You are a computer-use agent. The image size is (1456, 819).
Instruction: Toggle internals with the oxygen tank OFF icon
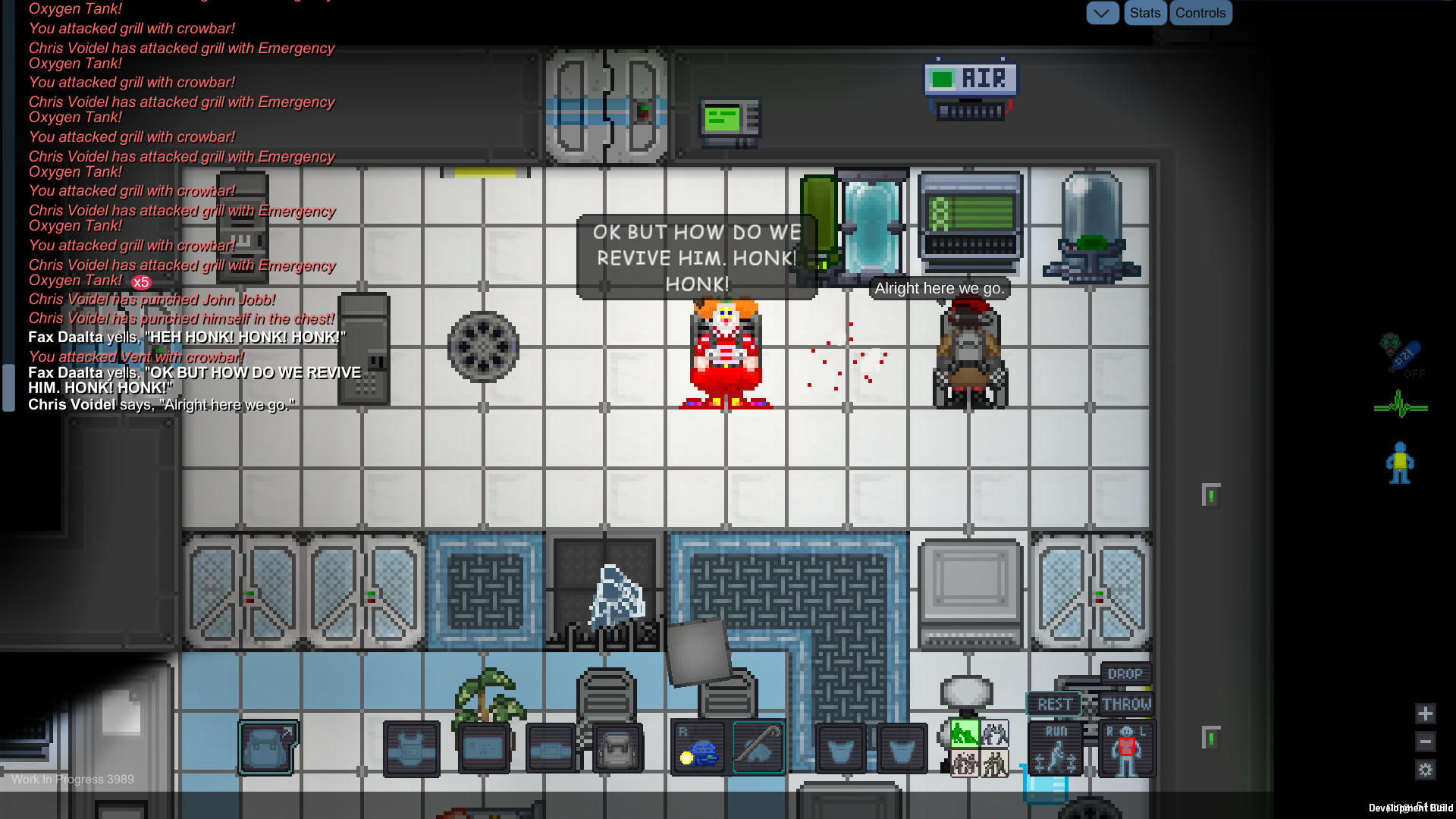(1403, 355)
